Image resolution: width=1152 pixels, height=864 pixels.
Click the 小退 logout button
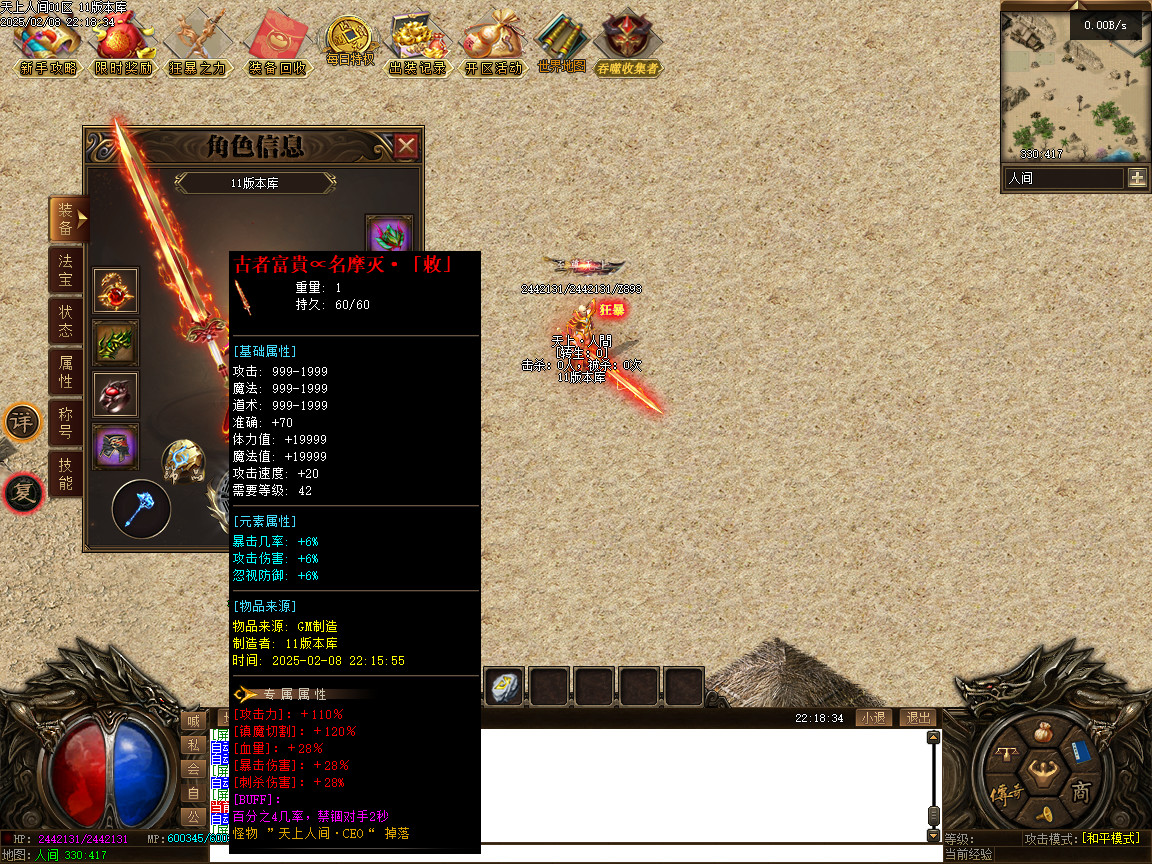click(x=873, y=718)
